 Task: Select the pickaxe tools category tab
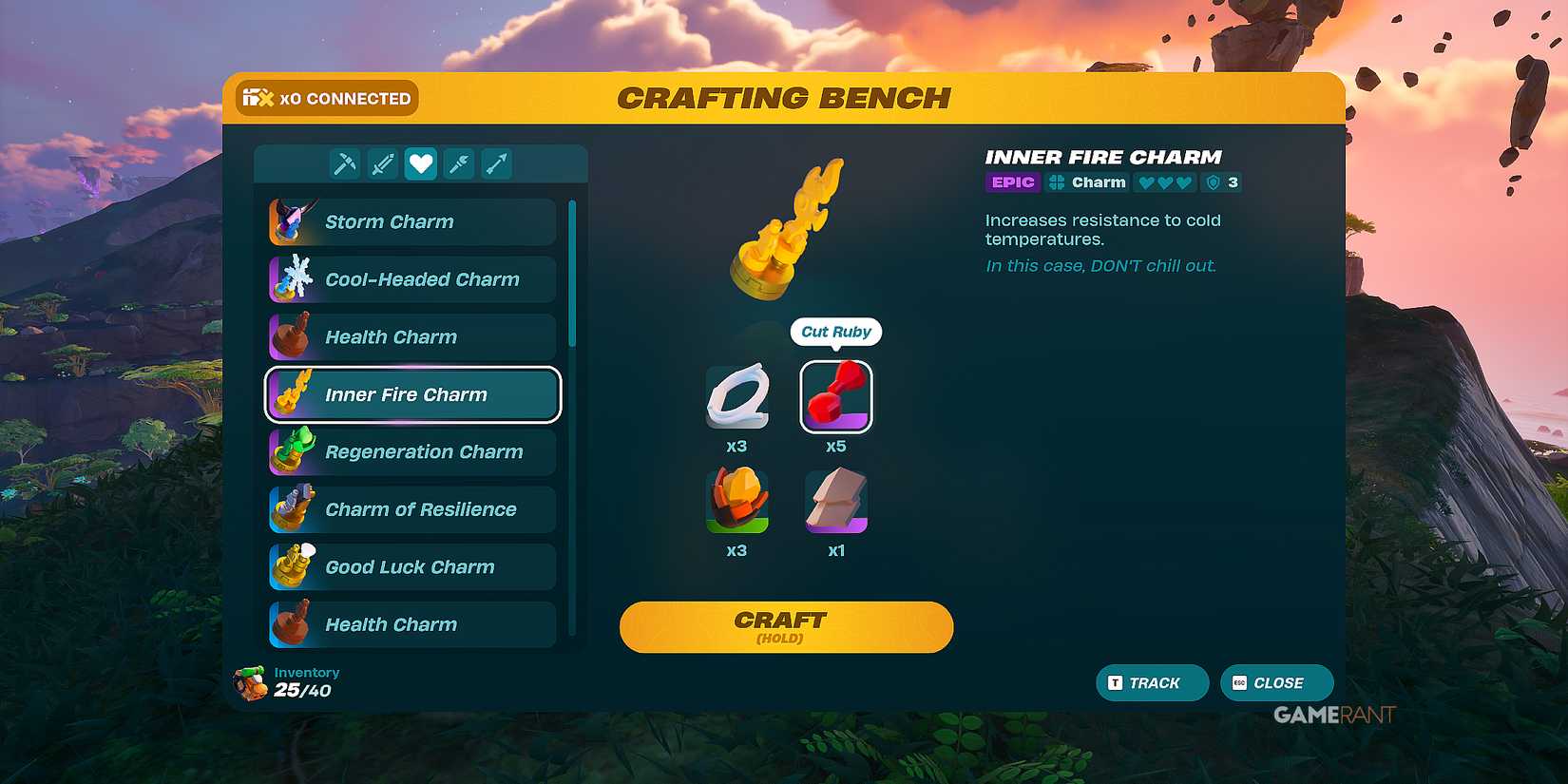pos(345,163)
